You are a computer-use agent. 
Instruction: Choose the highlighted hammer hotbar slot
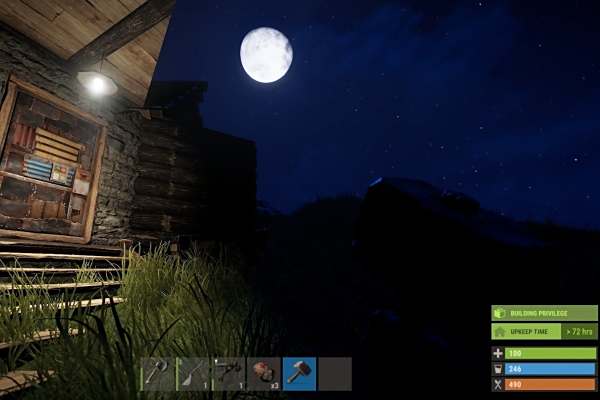point(299,373)
